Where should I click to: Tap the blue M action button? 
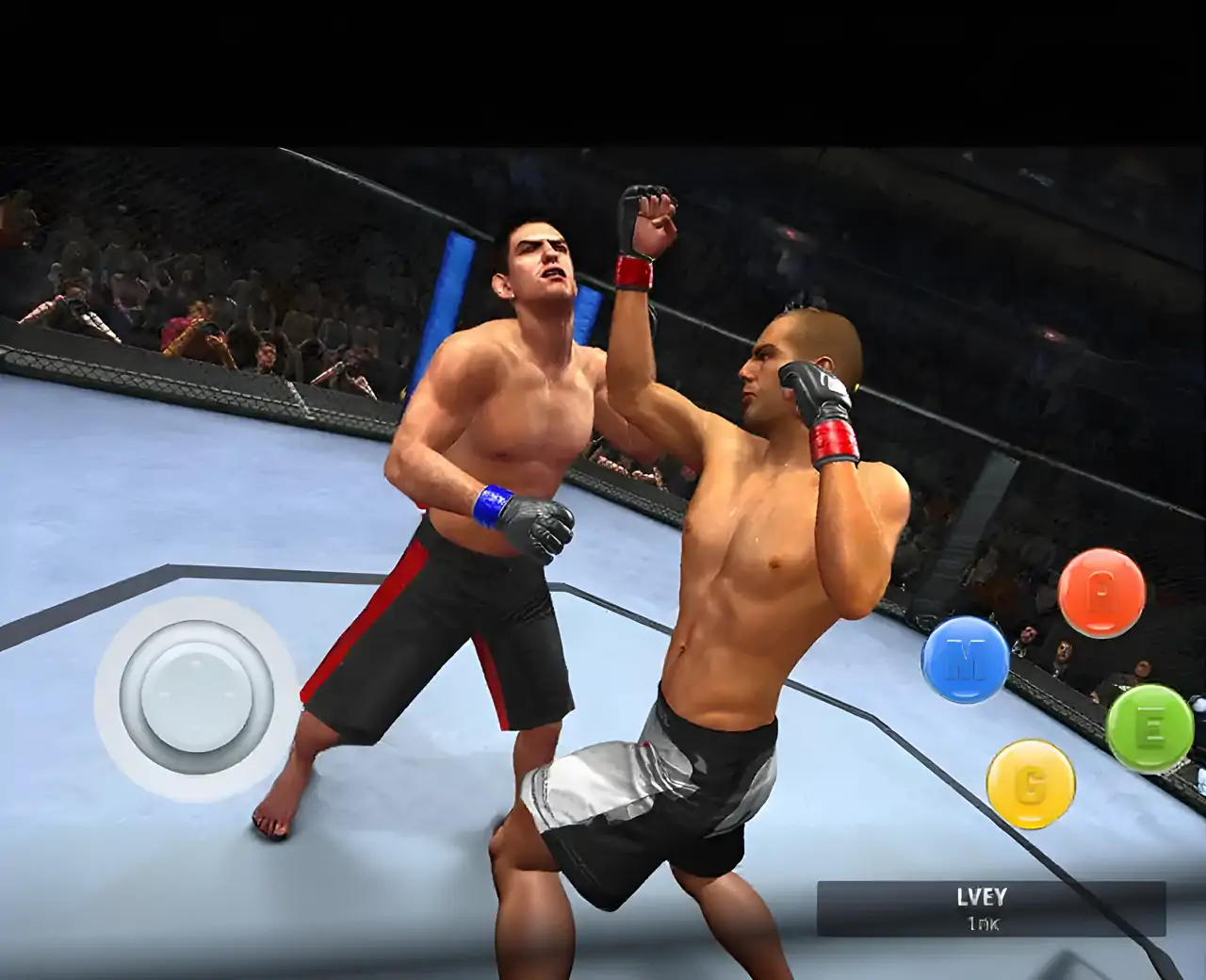[x=964, y=661]
